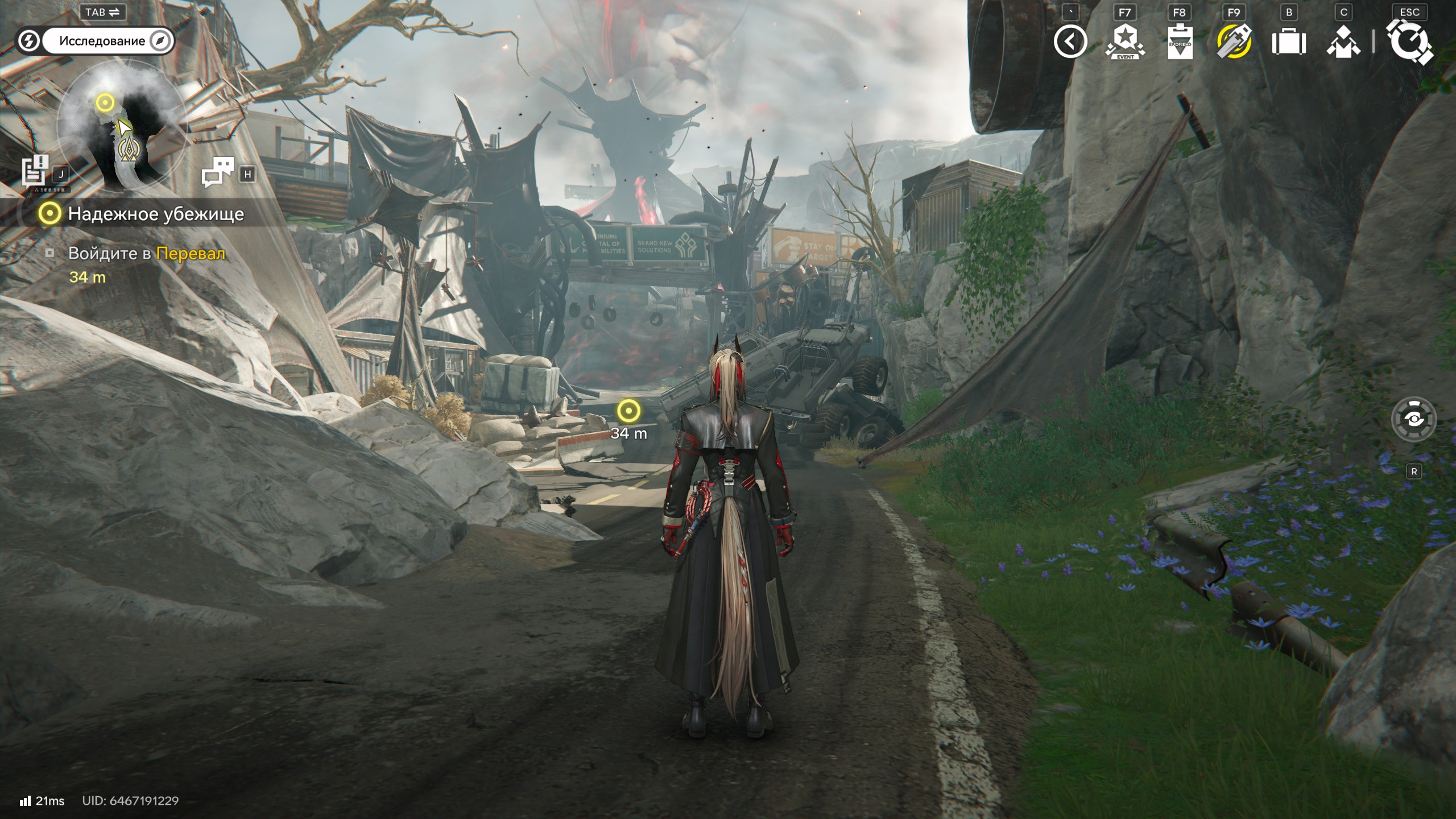Open the Endfield clipboard icon

pyautogui.click(x=1179, y=42)
